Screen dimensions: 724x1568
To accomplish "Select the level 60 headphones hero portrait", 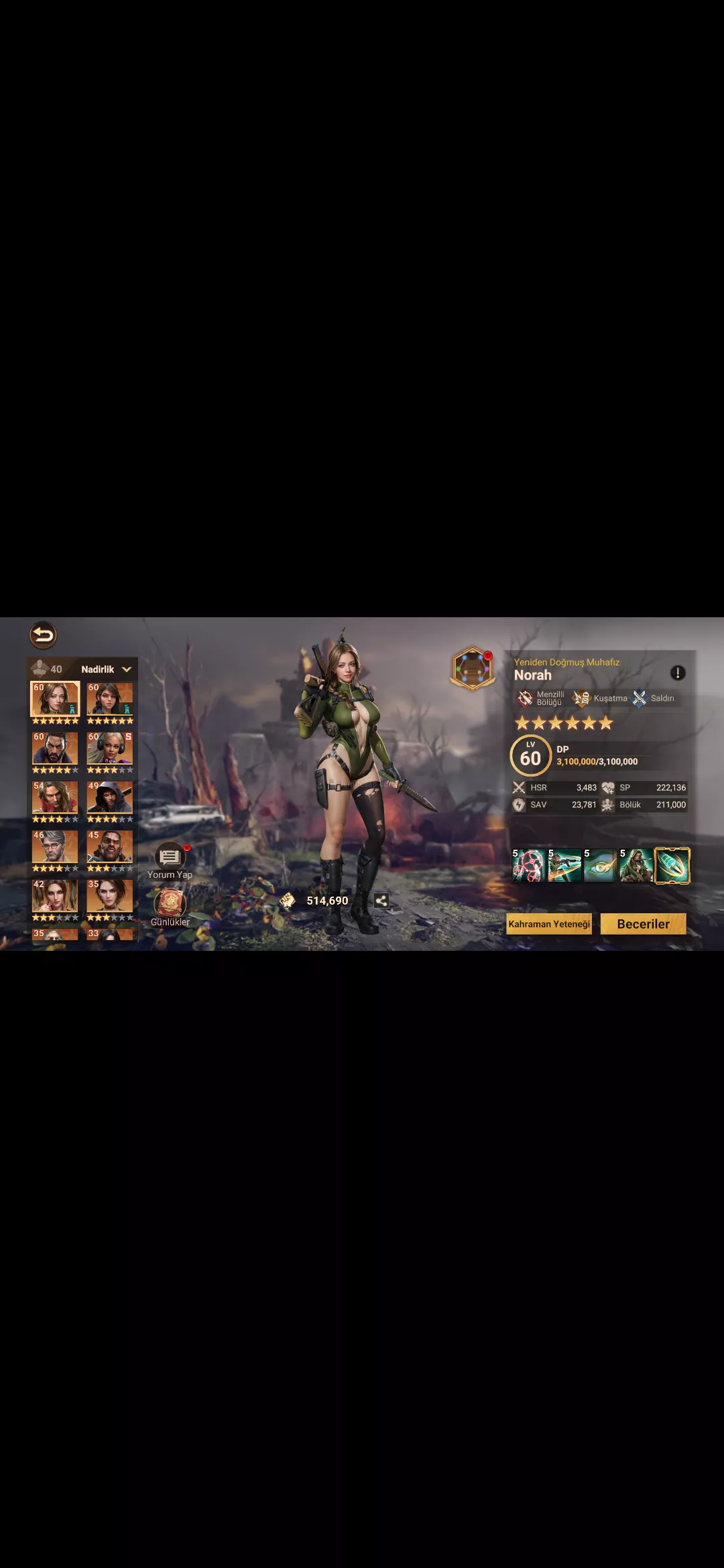I will pyautogui.click(x=110, y=748).
